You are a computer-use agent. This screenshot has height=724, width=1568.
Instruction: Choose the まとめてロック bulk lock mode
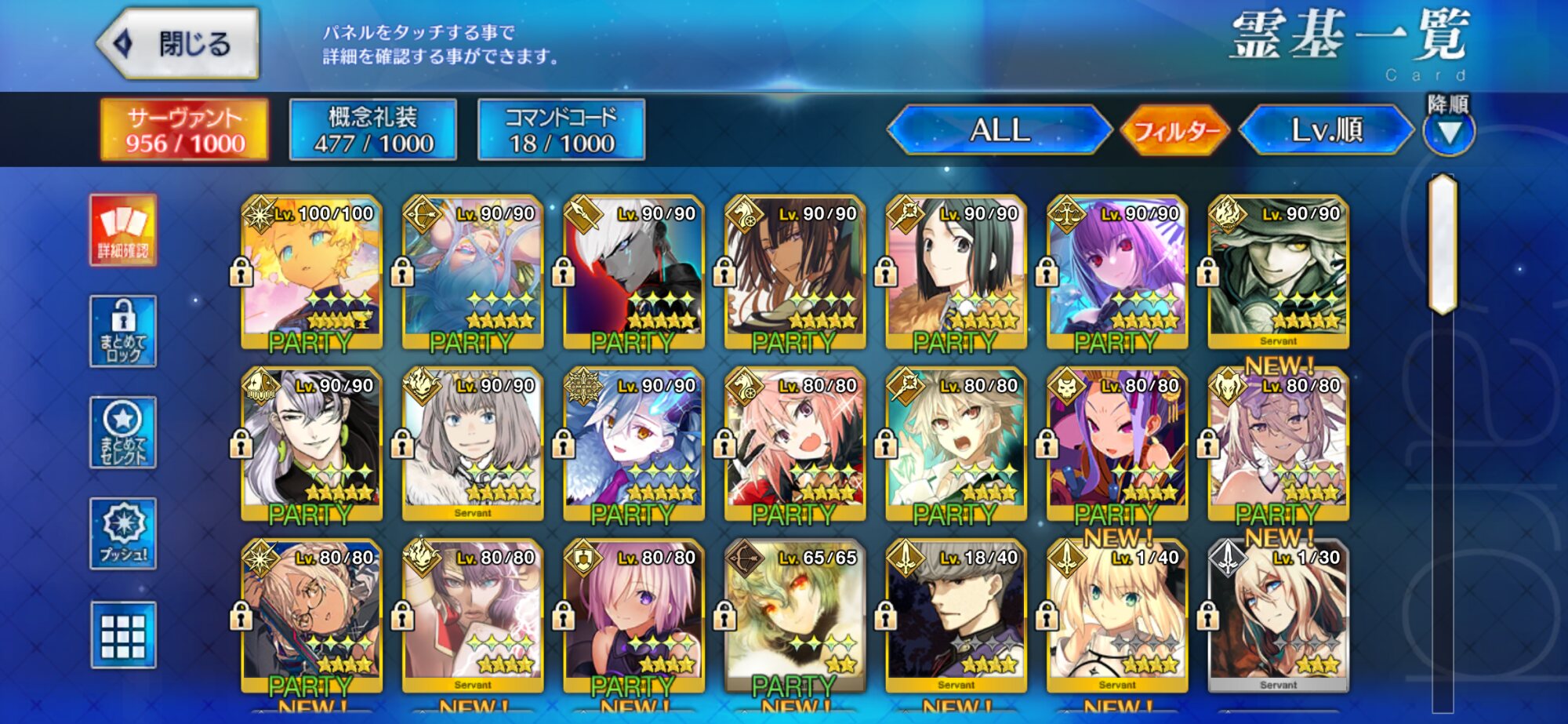click(x=123, y=332)
